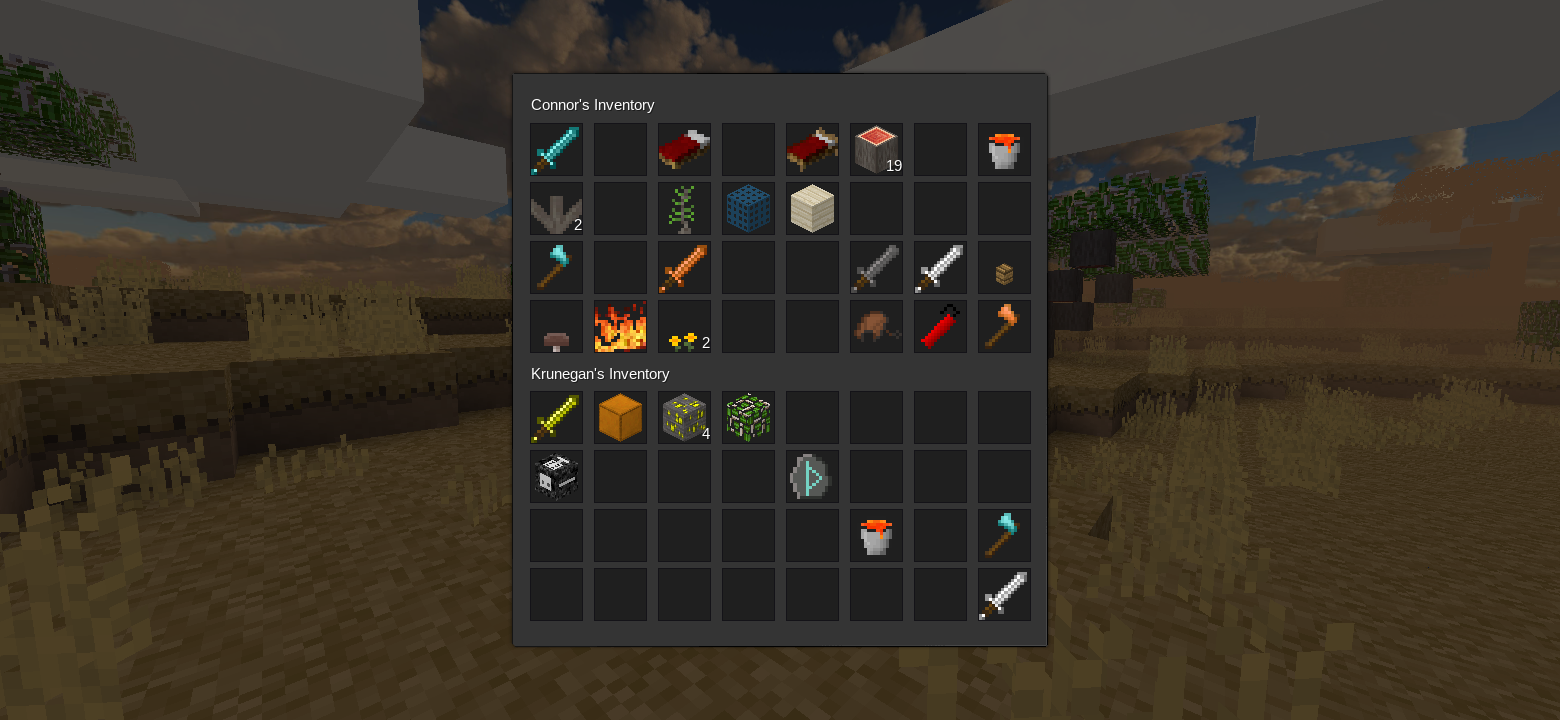Select the green leafy vine block
1560x720 pixels.
pos(748,418)
